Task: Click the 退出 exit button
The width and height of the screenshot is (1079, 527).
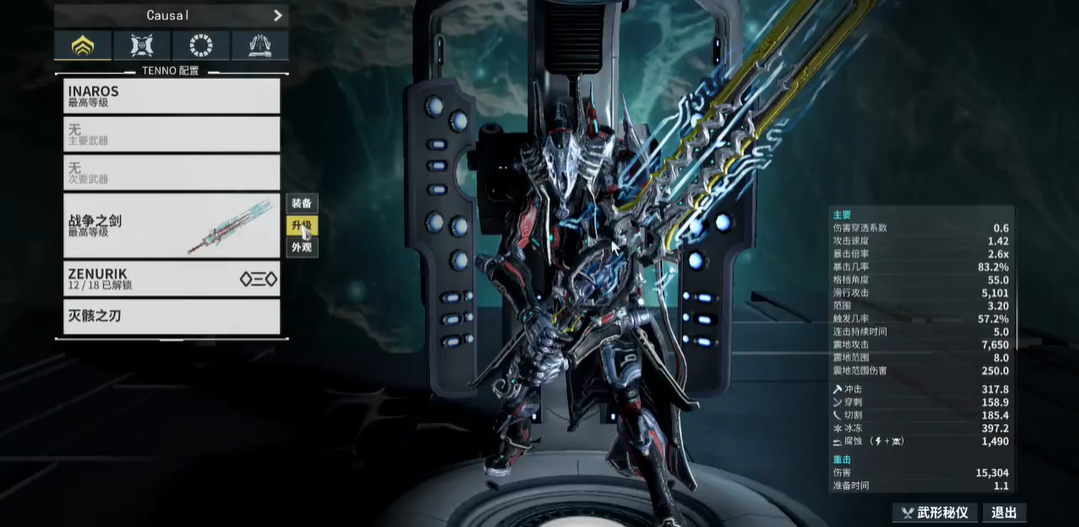Action: point(1004,513)
